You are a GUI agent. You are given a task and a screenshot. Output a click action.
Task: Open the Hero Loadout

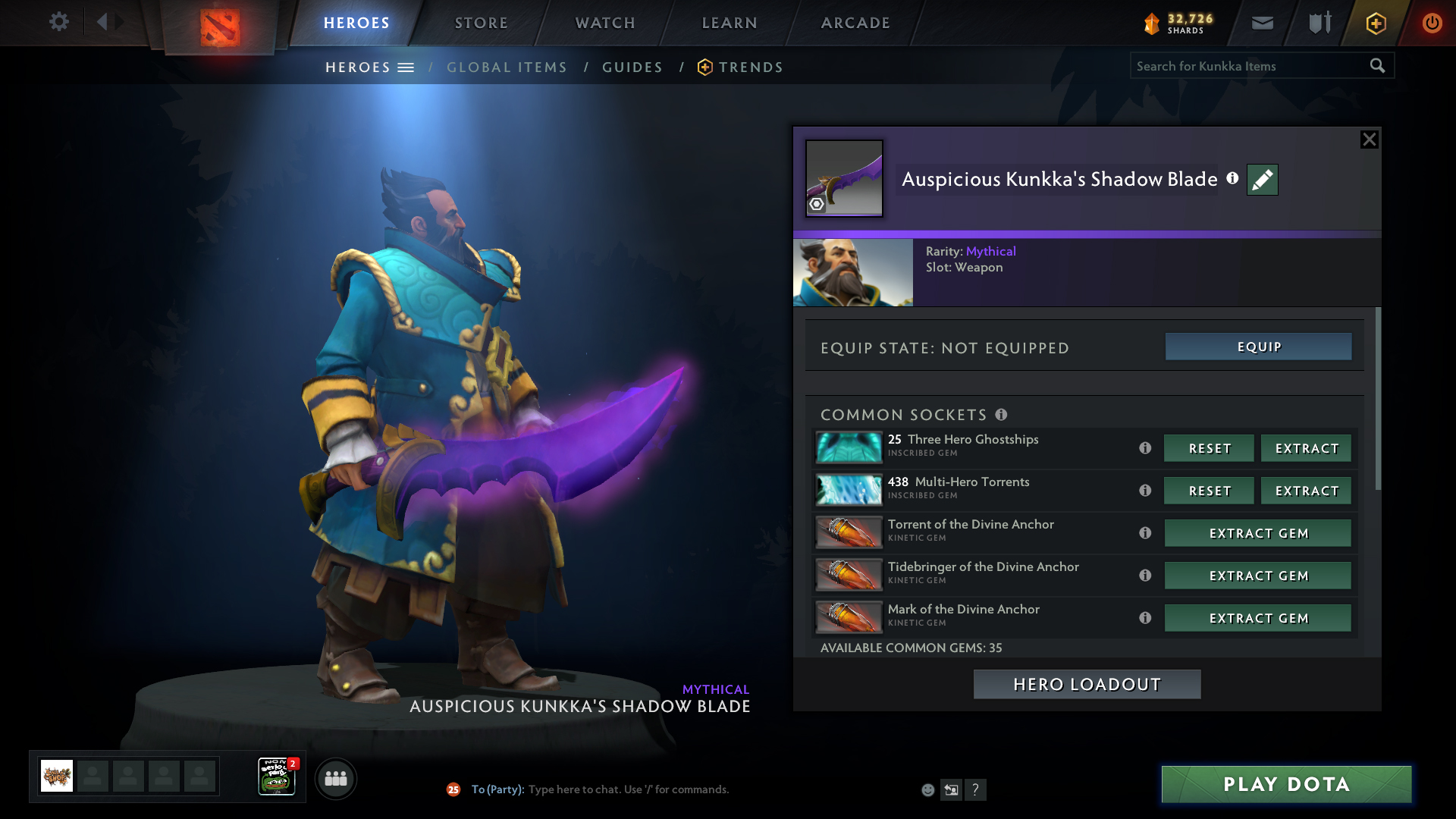[x=1087, y=685]
